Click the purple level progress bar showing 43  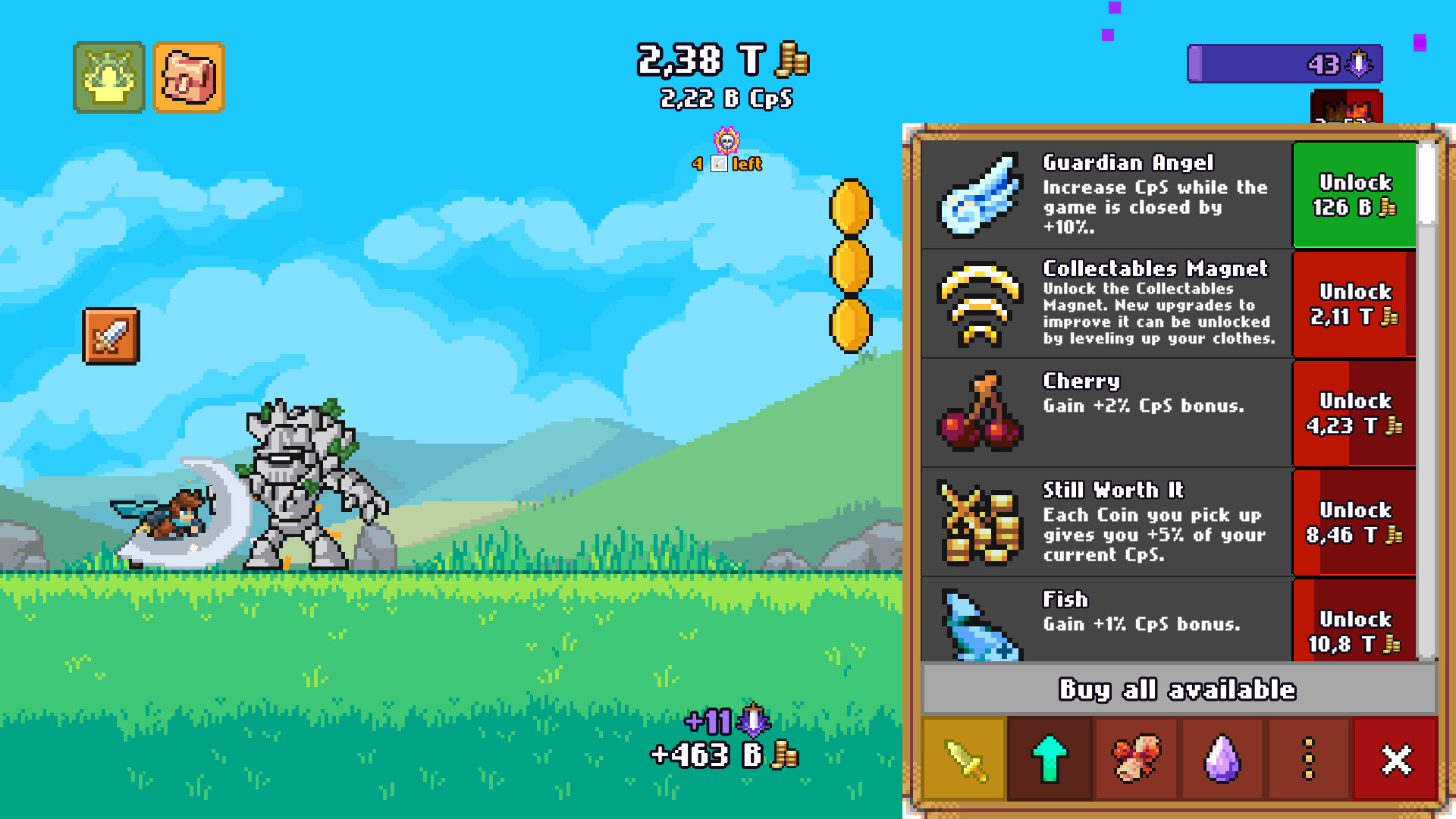point(1285,64)
